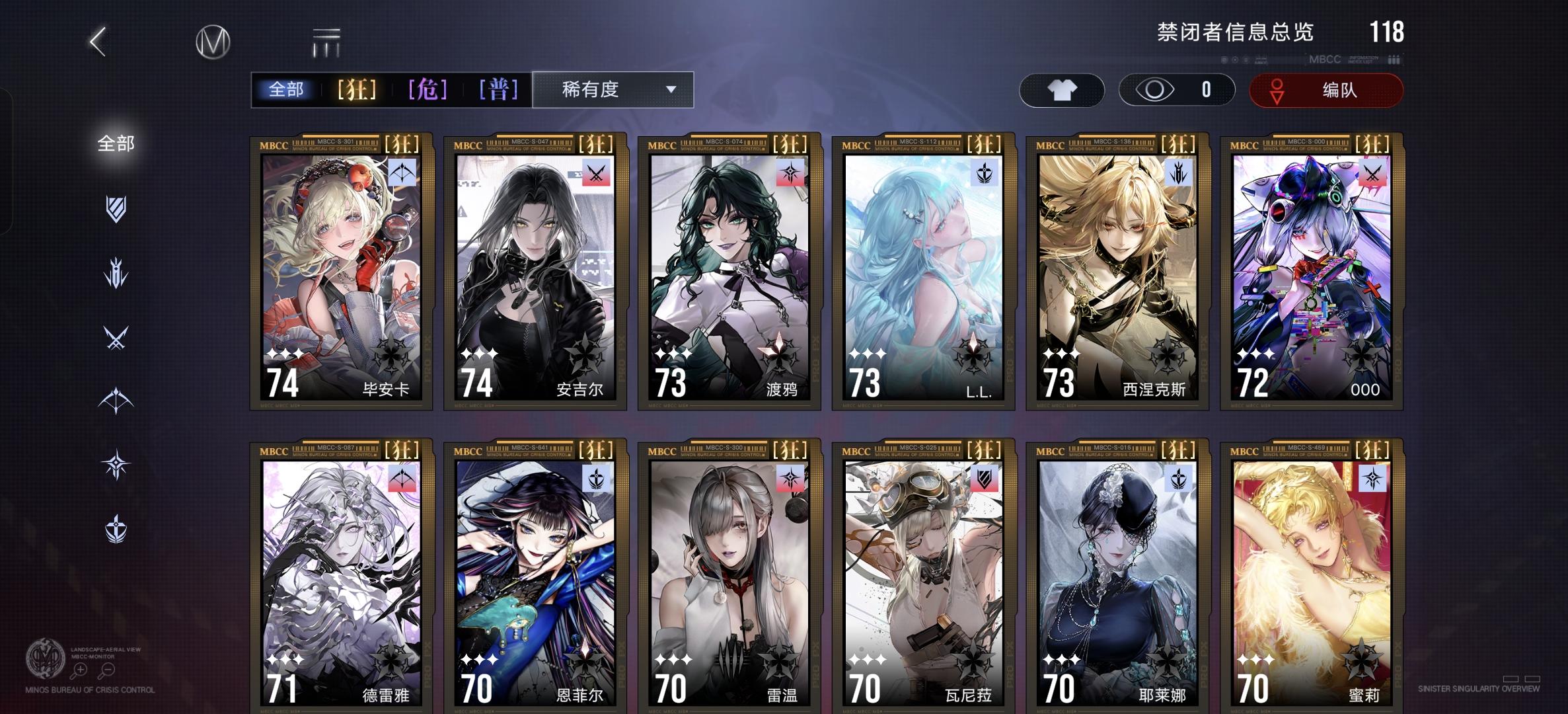Select the [普] rarity tab

[x=499, y=90]
